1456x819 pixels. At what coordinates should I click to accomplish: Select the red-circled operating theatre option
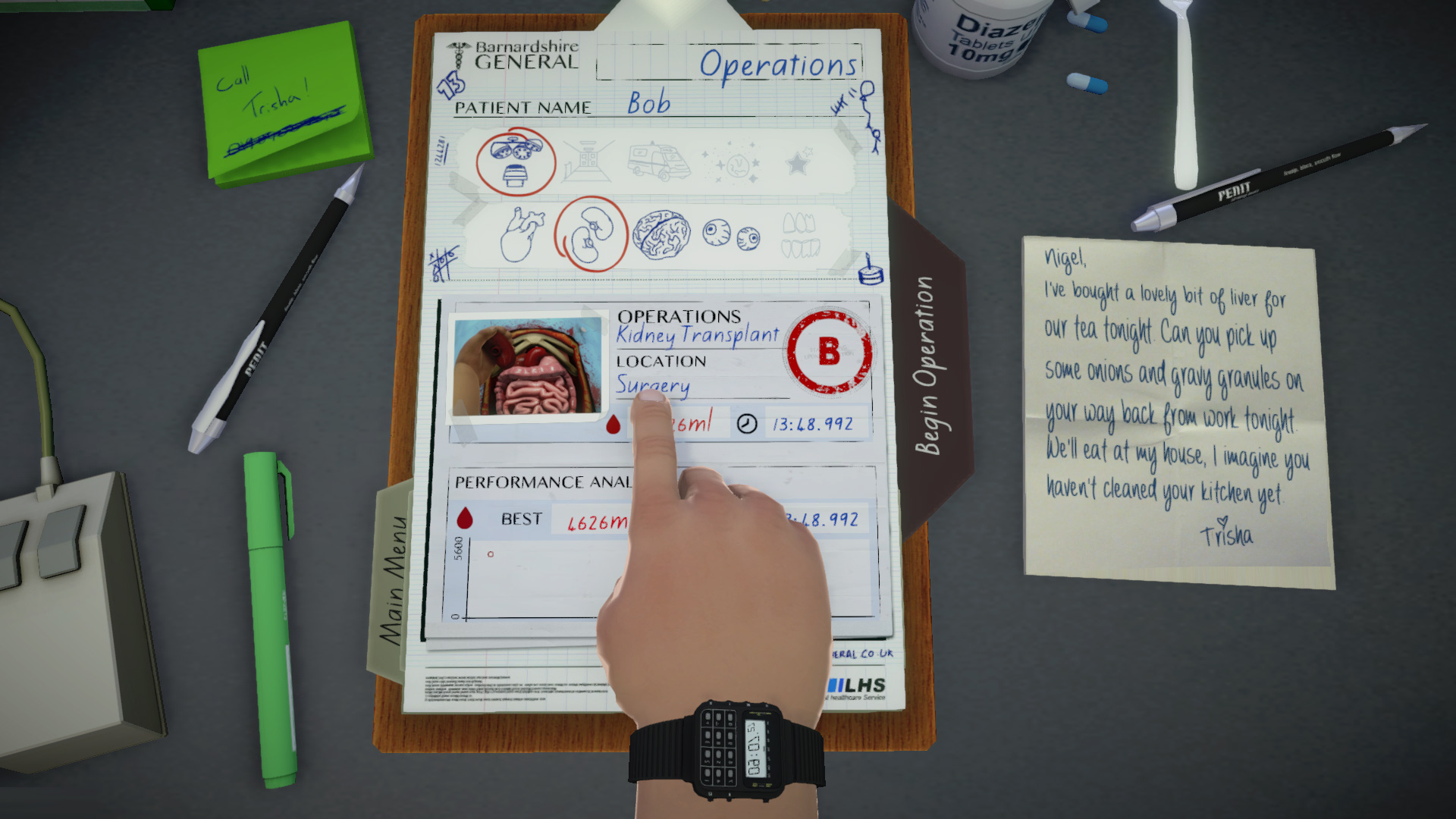[x=516, y=160]
